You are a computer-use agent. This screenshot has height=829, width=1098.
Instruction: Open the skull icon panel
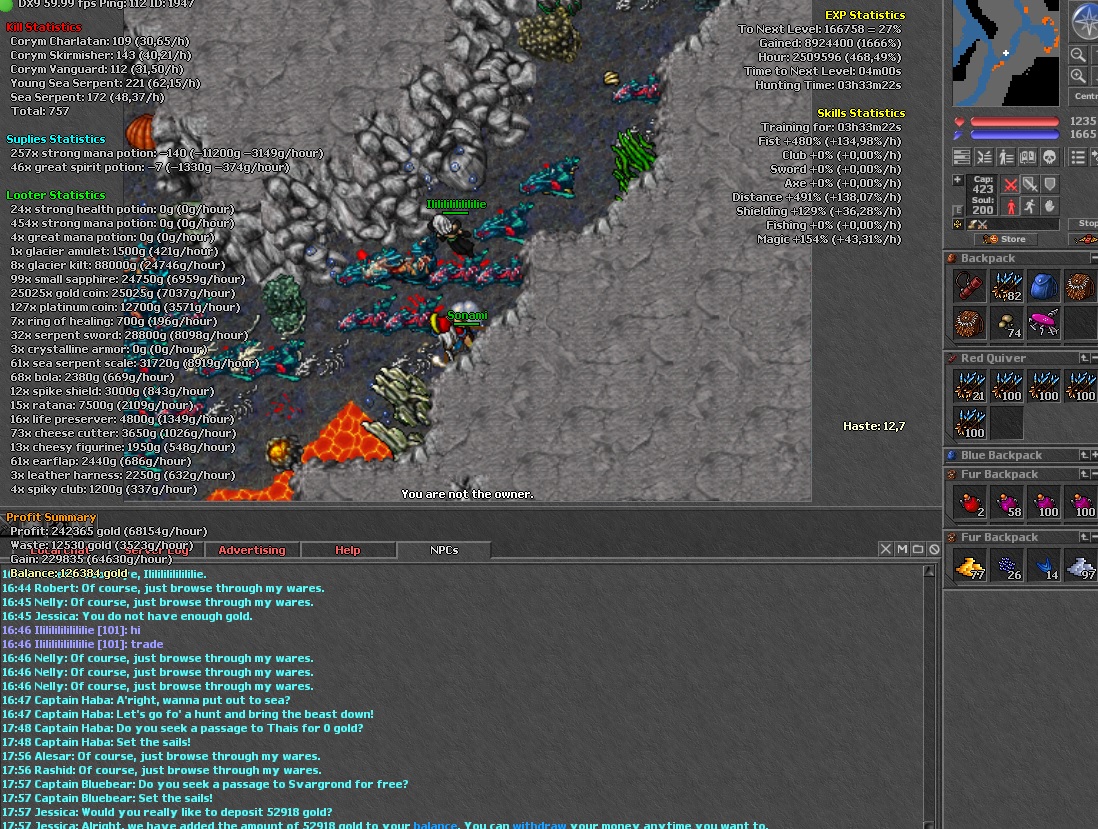[1049, 157]
